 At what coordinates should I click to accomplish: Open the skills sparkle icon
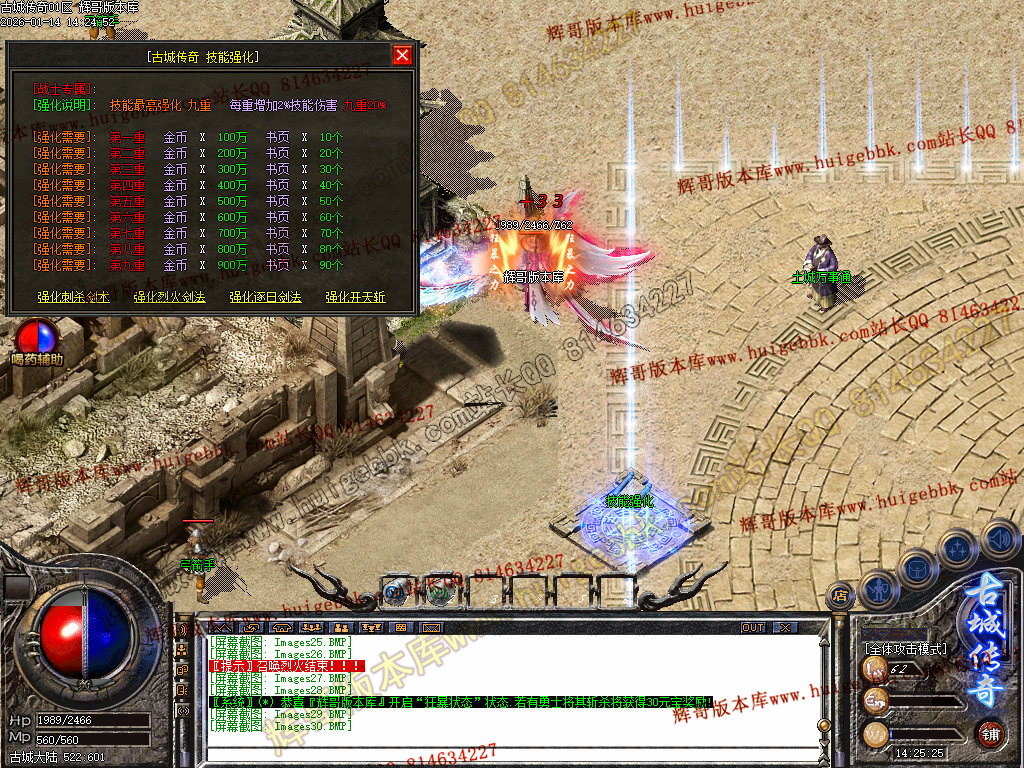[958, 548]
